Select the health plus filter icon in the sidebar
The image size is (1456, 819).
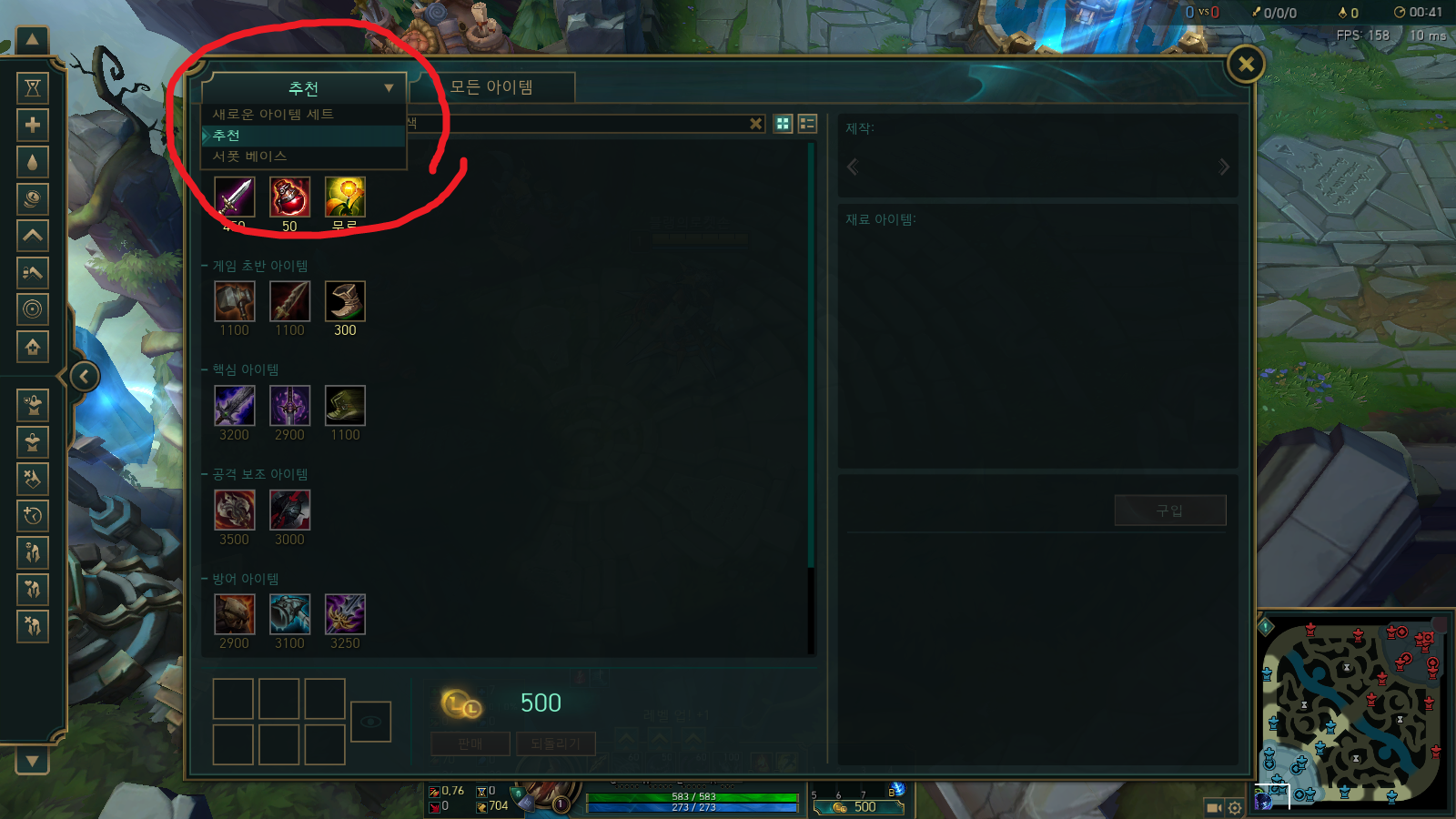pyautogui.click(x=33, y=124)
